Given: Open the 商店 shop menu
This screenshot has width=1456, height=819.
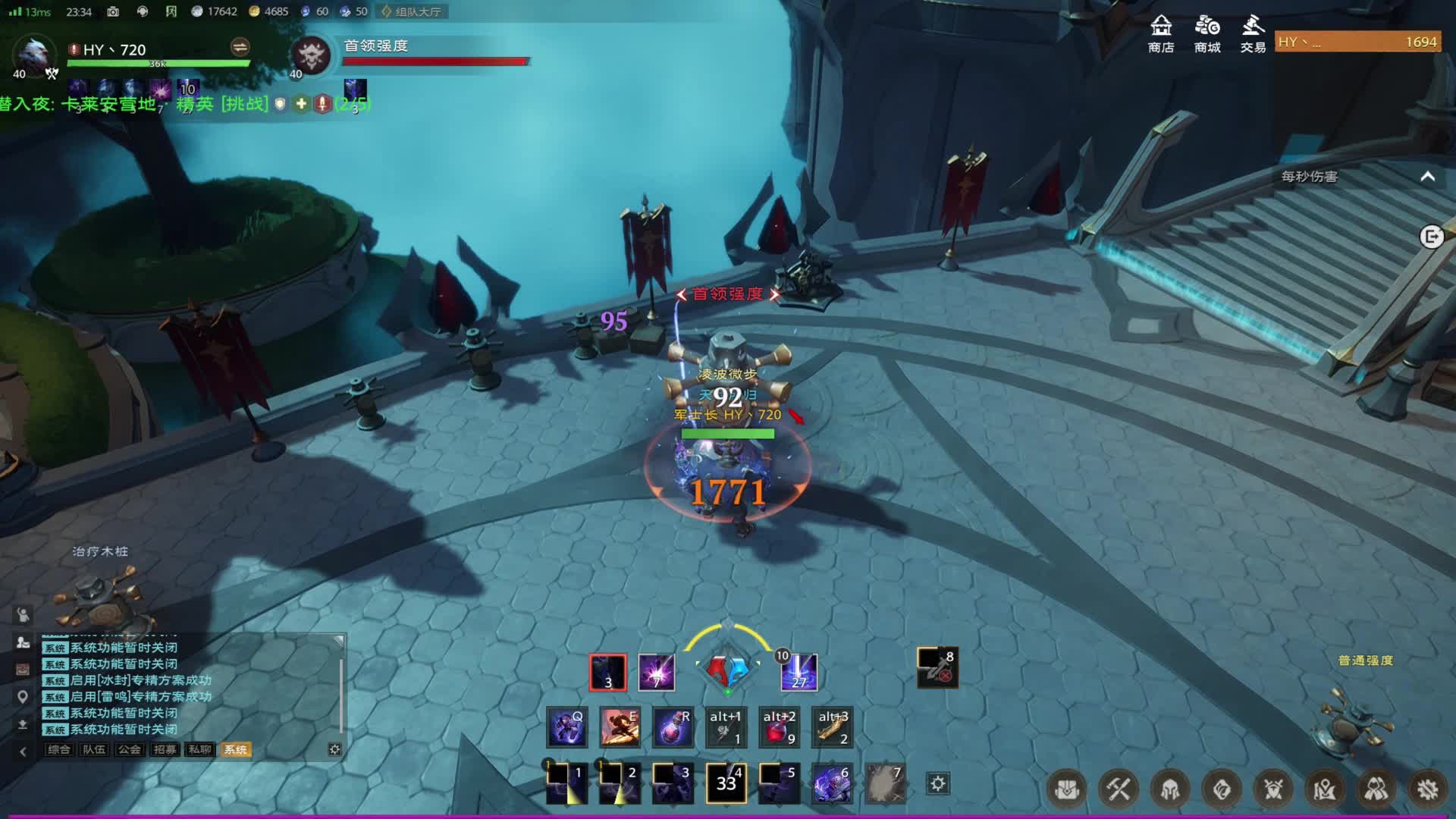Looking at the screenshot, I should coord(1160,34).
